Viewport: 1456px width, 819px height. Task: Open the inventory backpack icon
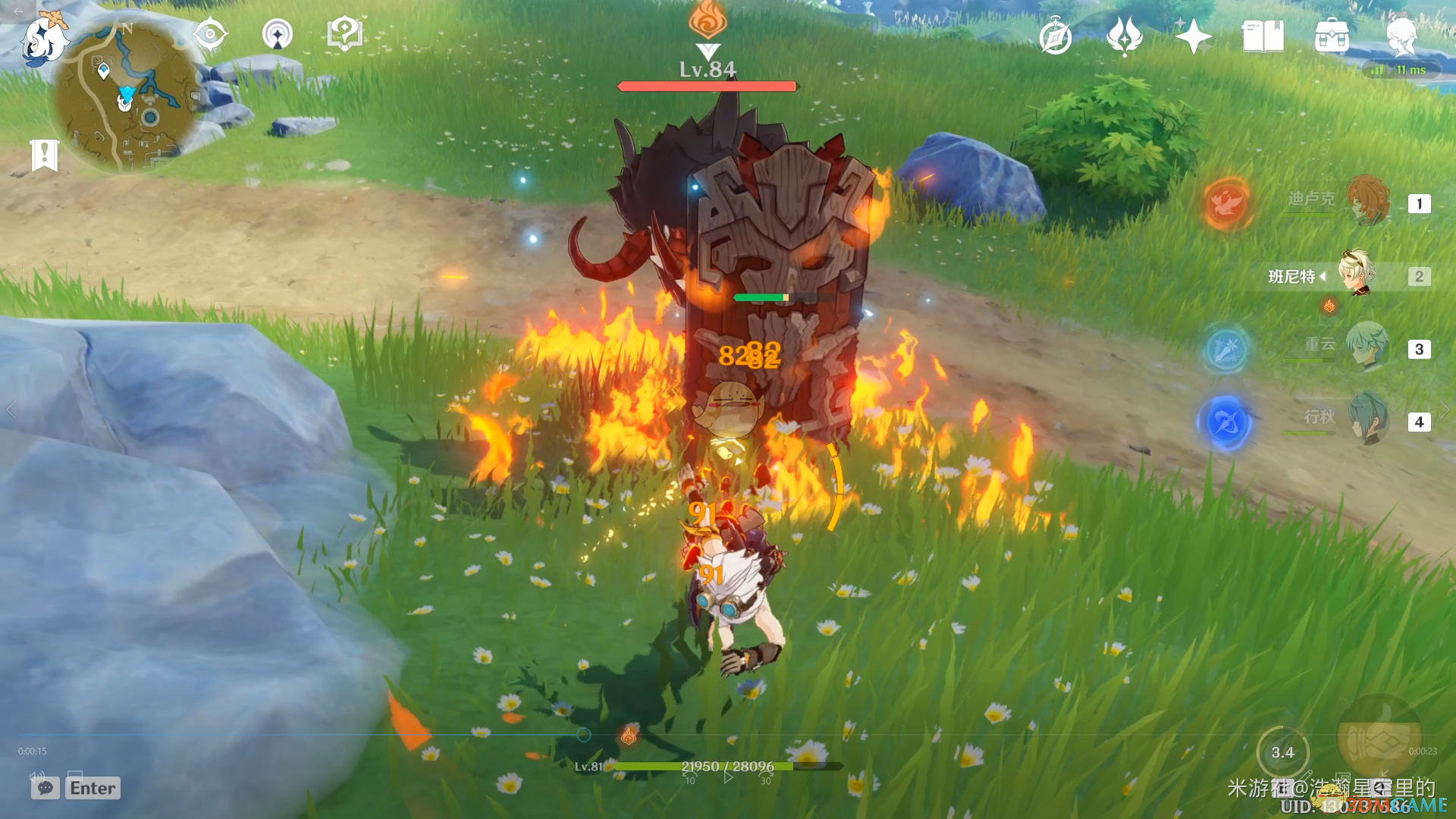click(1332, 36)
